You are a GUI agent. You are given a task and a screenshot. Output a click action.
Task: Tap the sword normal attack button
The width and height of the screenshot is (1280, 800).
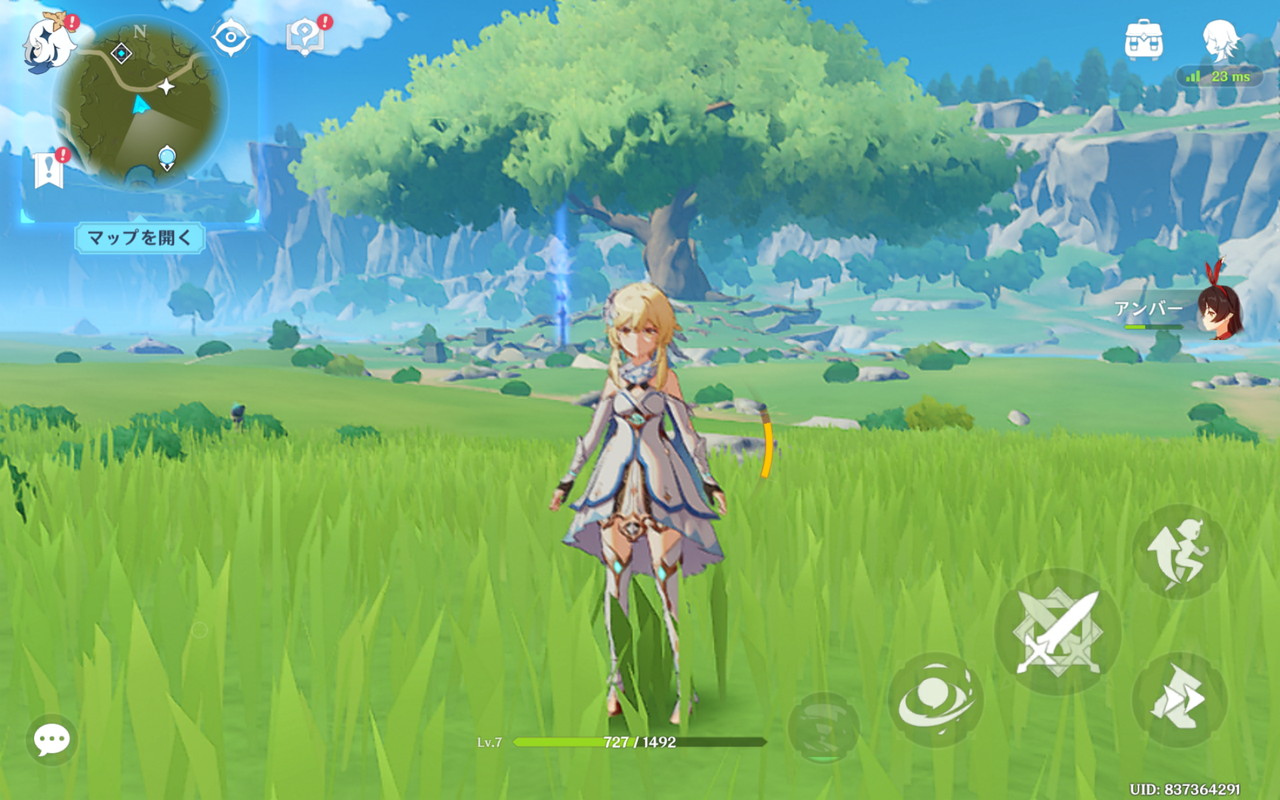pyautogui.click(x=1057, y=632)
